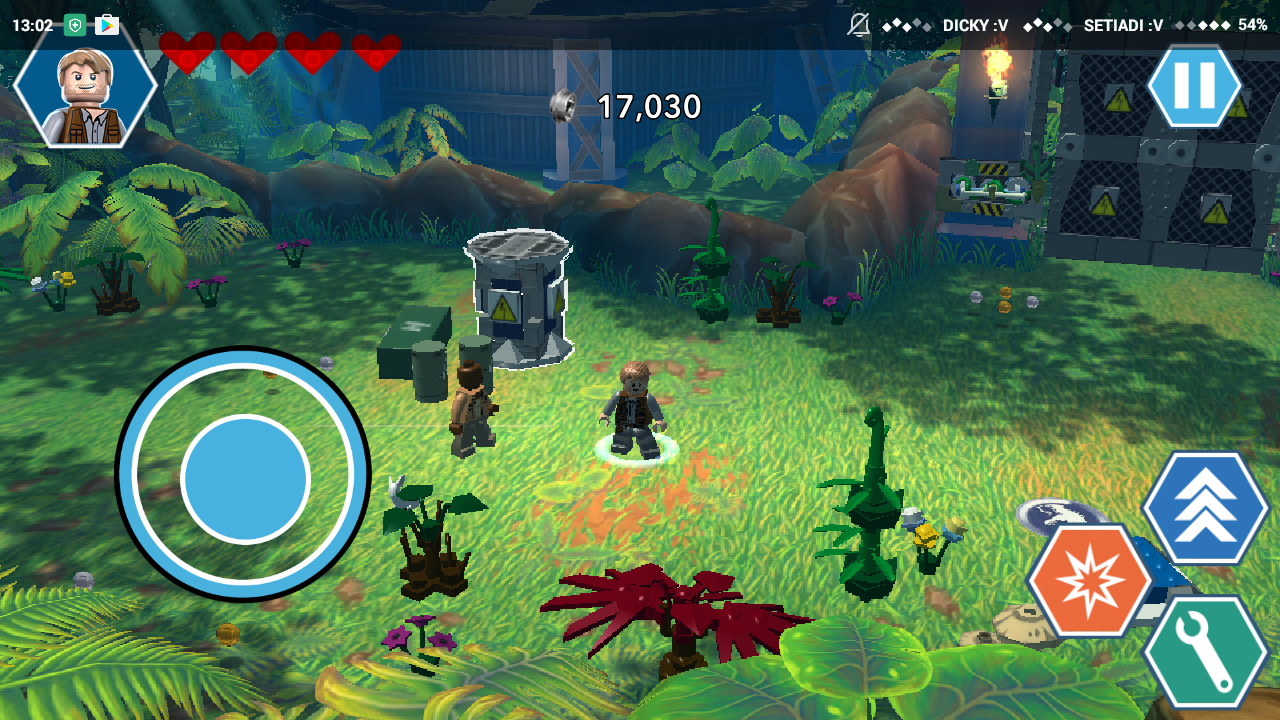Tap the silver stud icon beside the score
The height and width of the screenshot is (720, 1280).
click(x=563, y=104)
